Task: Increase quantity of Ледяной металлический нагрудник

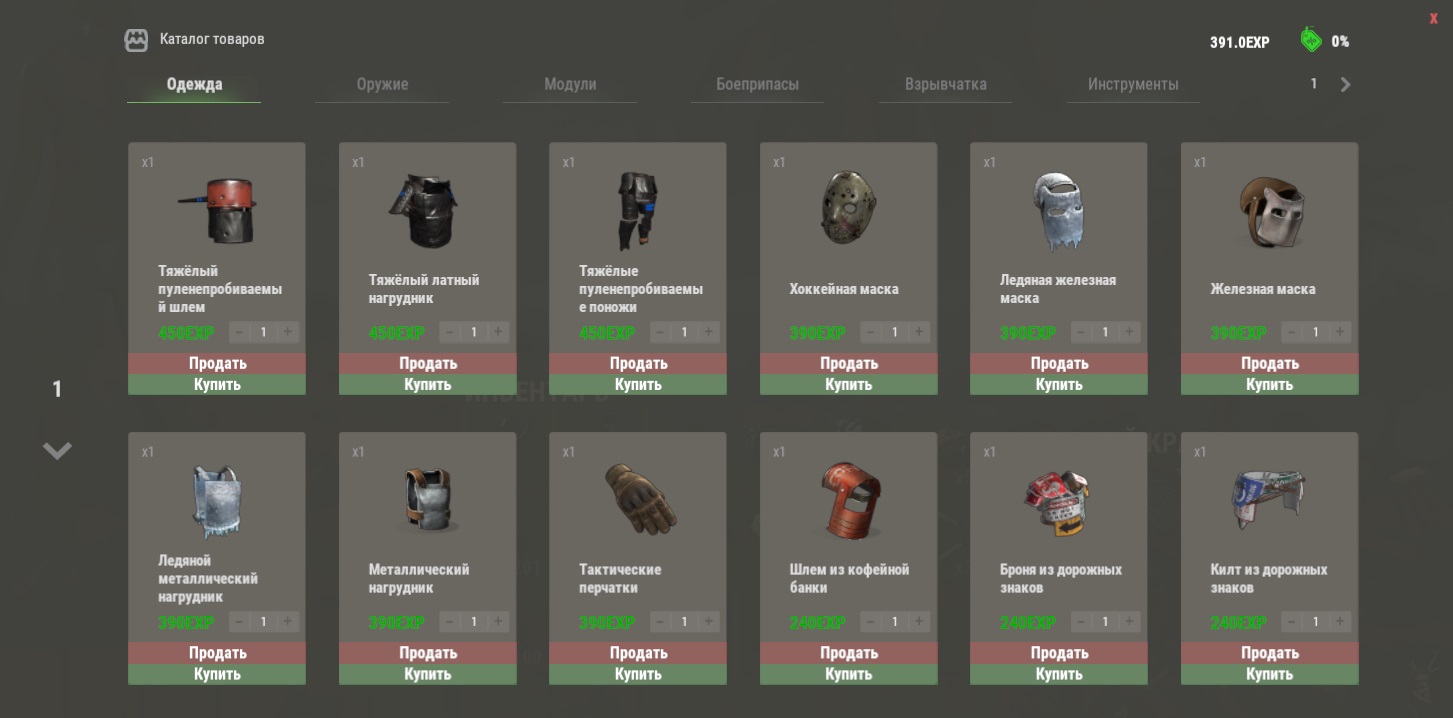Action: click(288, 622)
